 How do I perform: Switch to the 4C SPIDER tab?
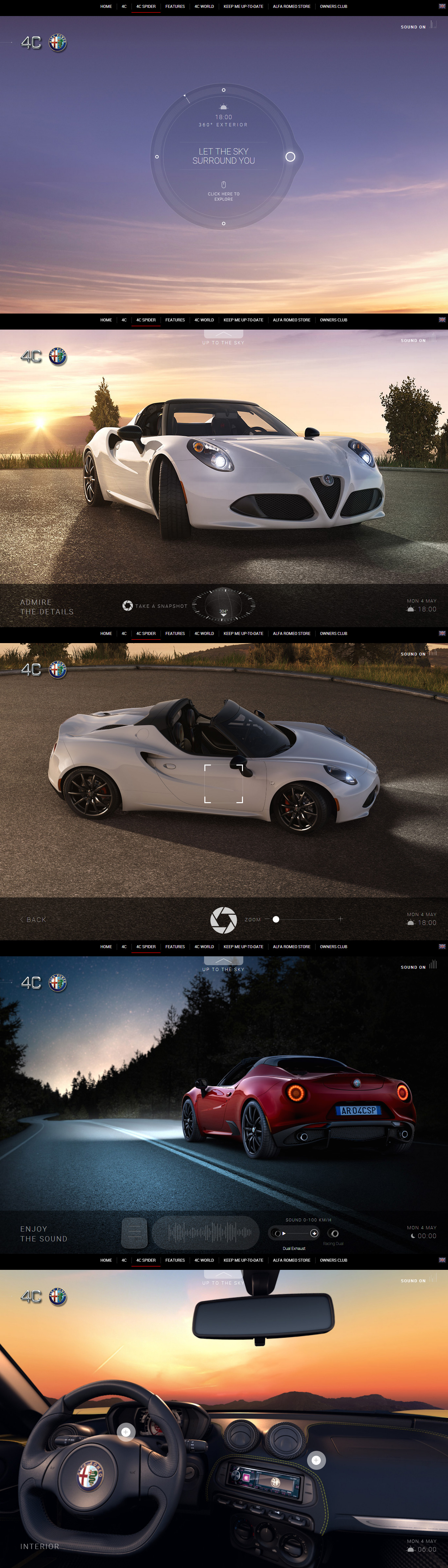pos(145,7)
